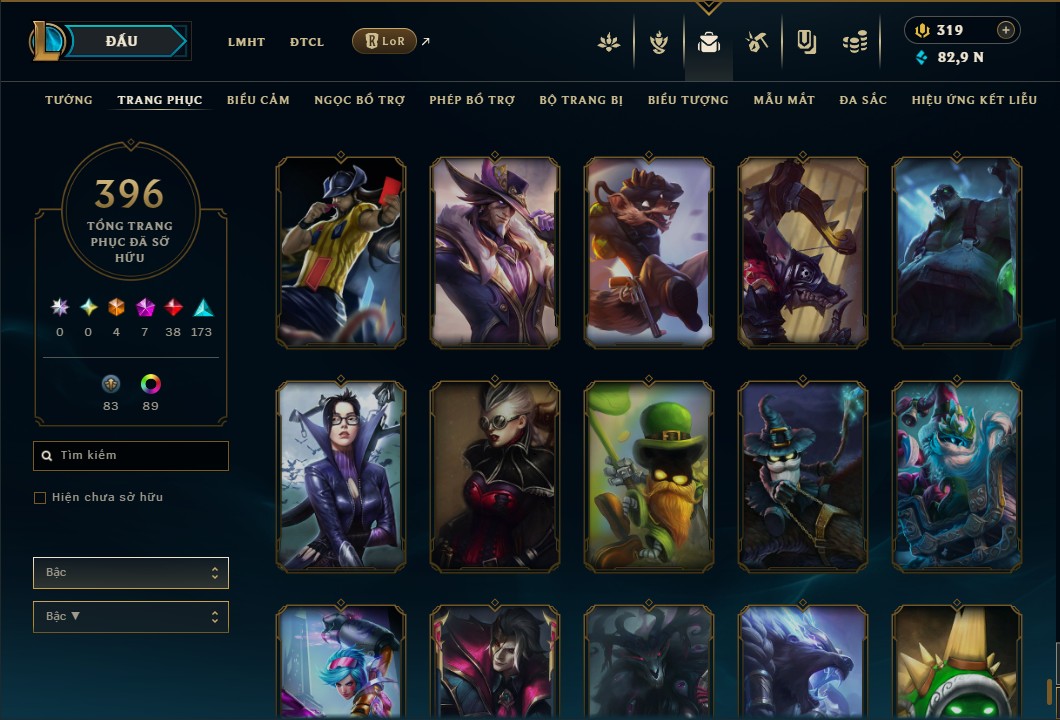The height and width of the screenshot is (720, 1060).
Task: Select the purple catsuit glasses skin
Action: [x=341, y=476]
